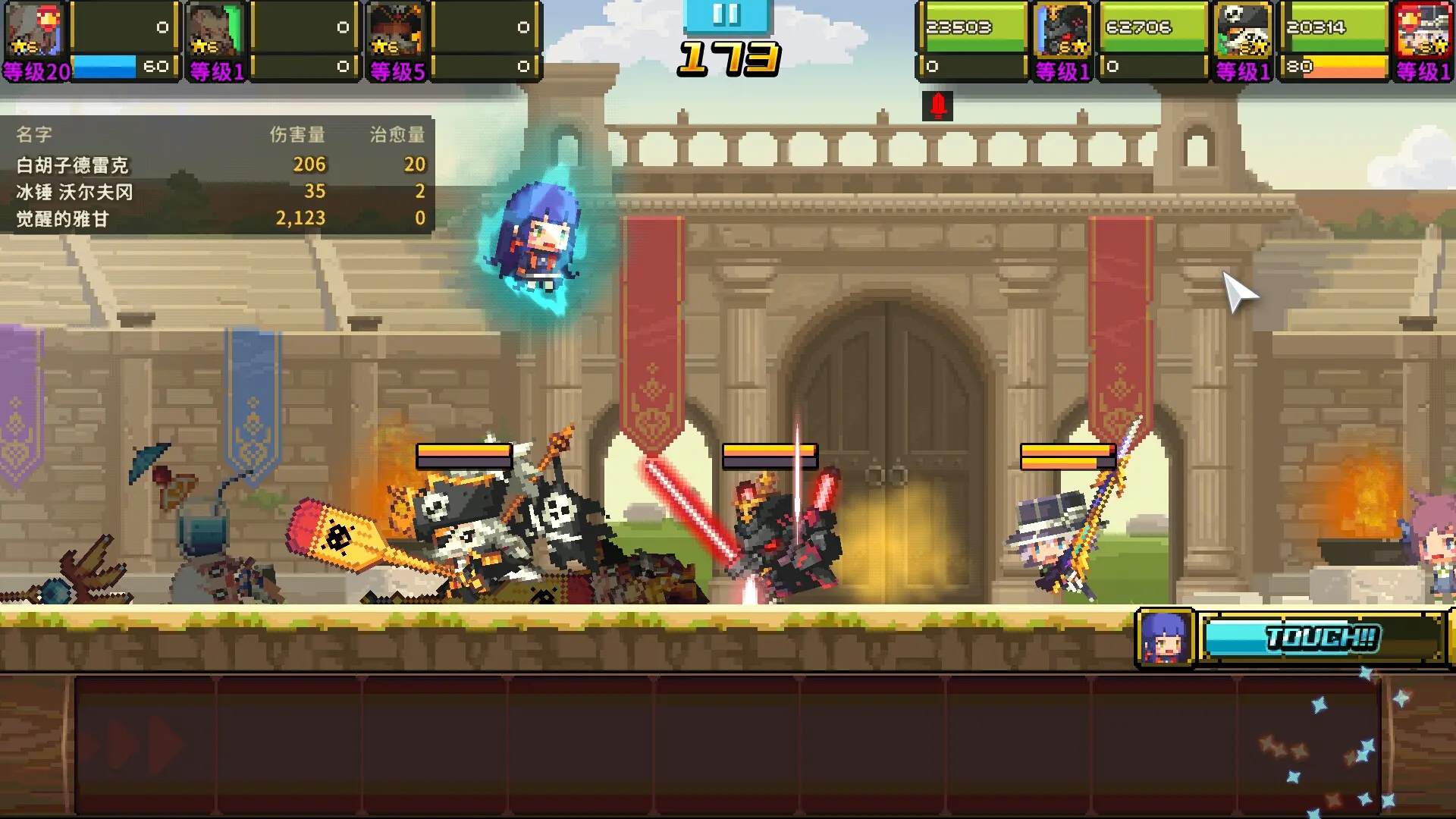Click the black armored knight enemy portrait
The width and height of the screenshot is (1456, 819).
tap(1062, 30)
